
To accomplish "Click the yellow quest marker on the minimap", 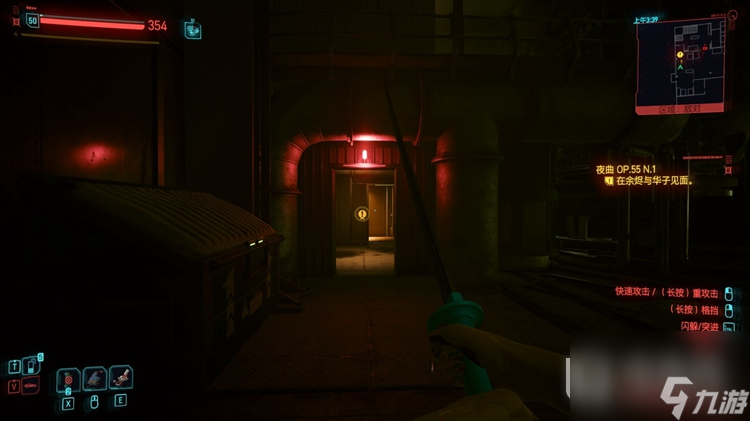I will [680, 55].
